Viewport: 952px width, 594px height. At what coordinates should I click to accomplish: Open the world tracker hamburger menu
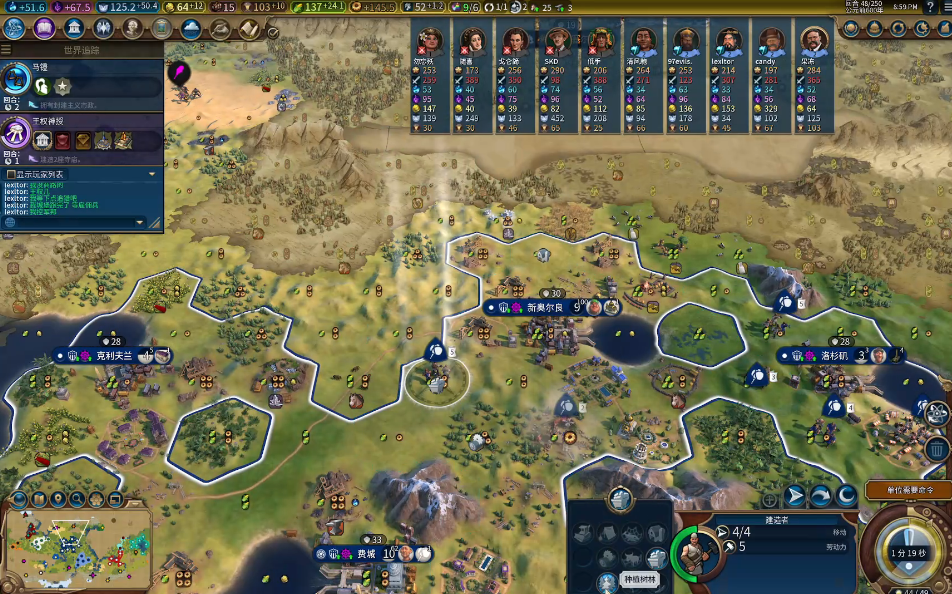7,48
